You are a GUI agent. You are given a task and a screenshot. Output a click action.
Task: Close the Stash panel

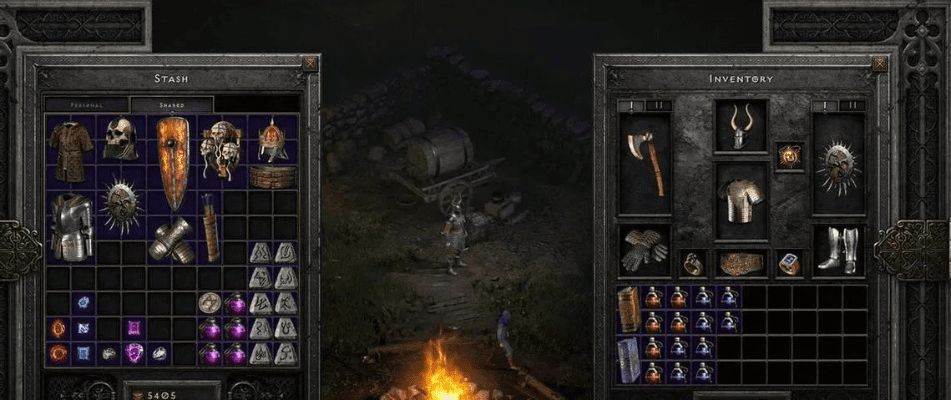coord(309,64)
